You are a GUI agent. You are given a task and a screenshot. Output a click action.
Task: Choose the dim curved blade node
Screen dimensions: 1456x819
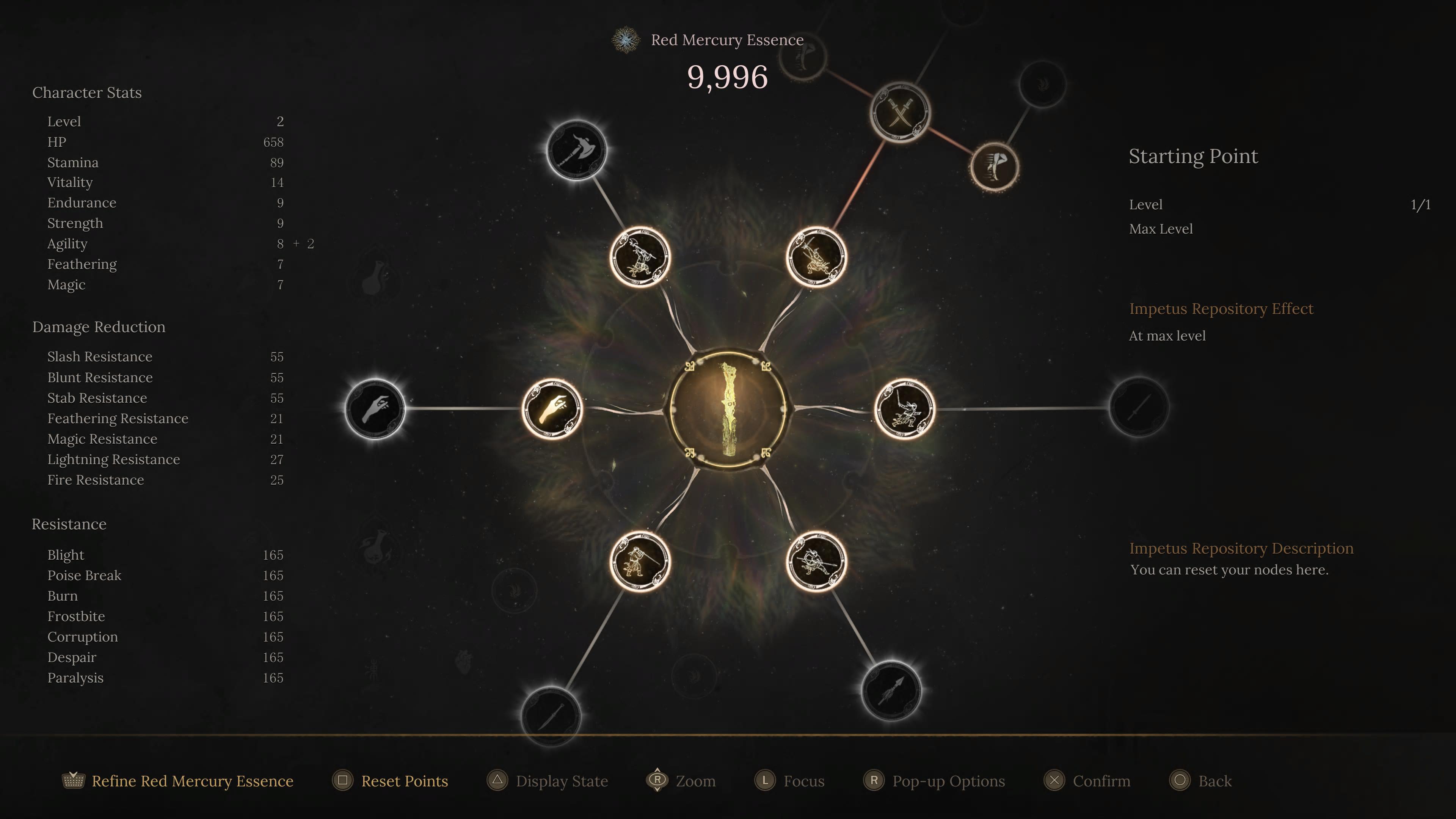tap(551, 716)
